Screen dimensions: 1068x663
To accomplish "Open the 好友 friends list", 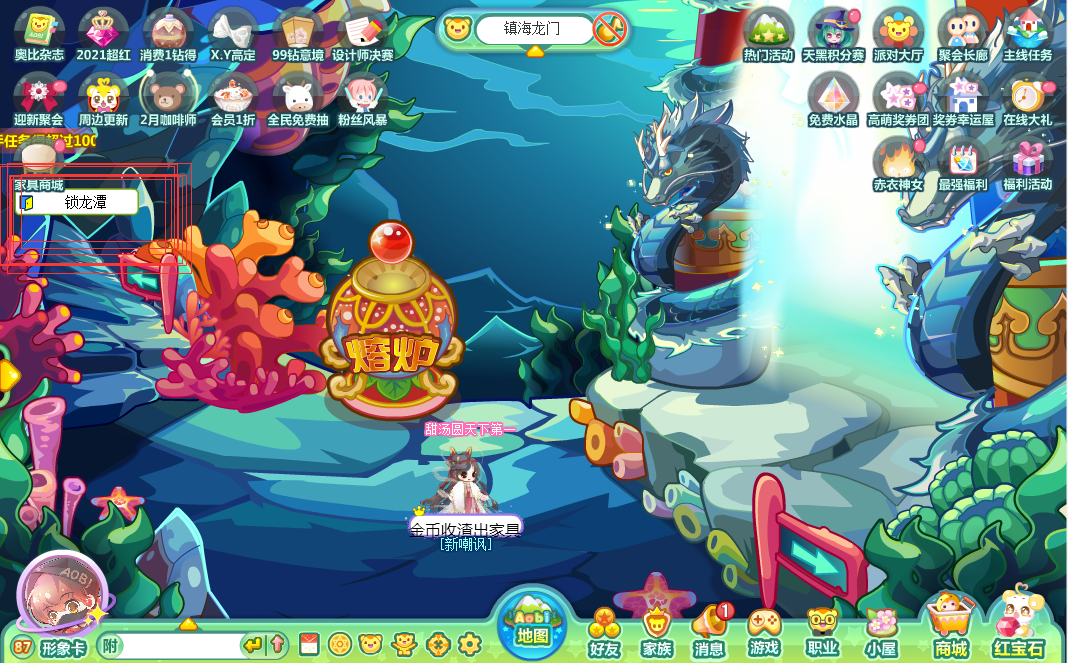I will point(604,632).
